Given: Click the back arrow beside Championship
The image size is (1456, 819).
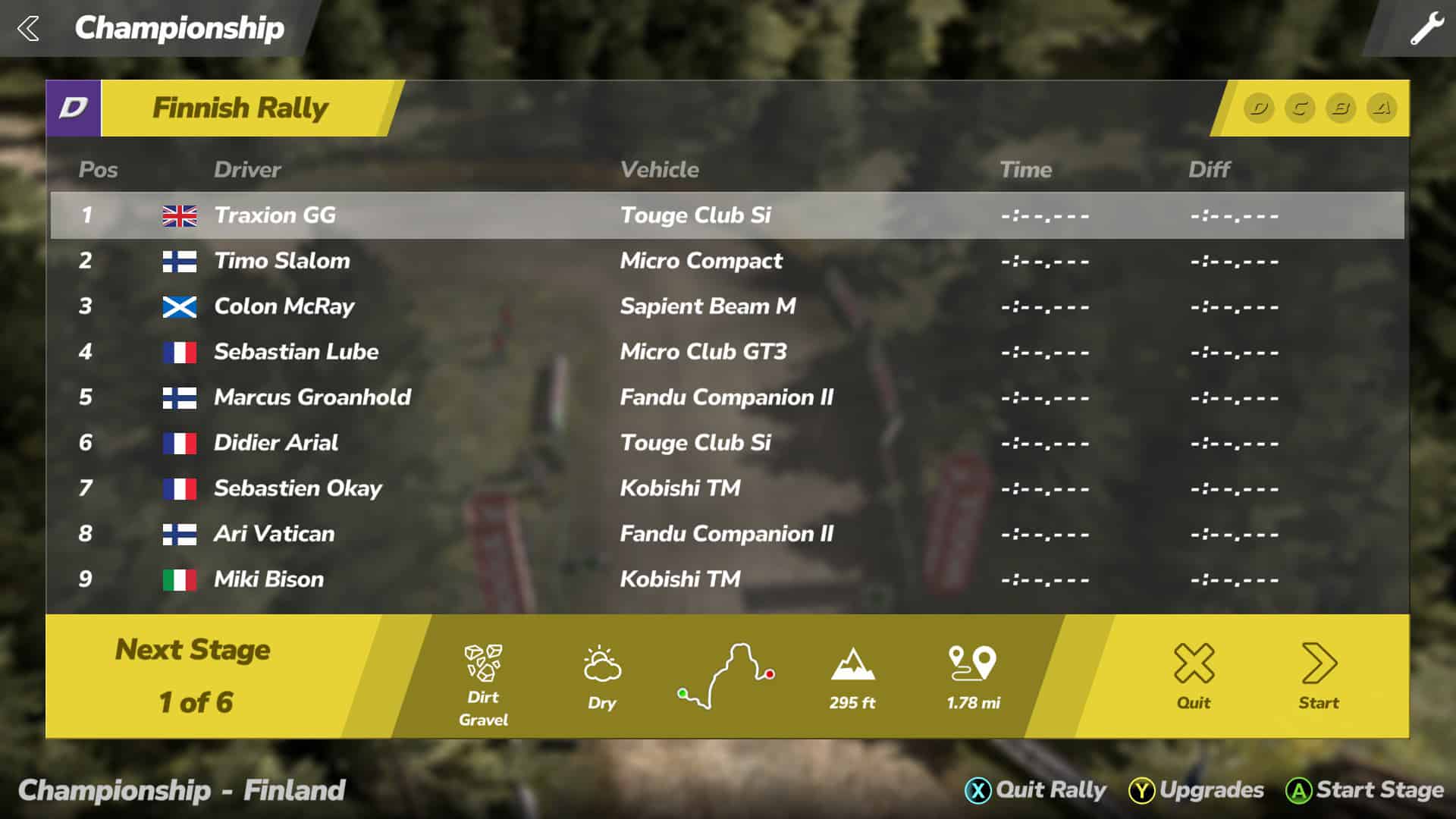Looking at the screenshot, I should point(29,29).
